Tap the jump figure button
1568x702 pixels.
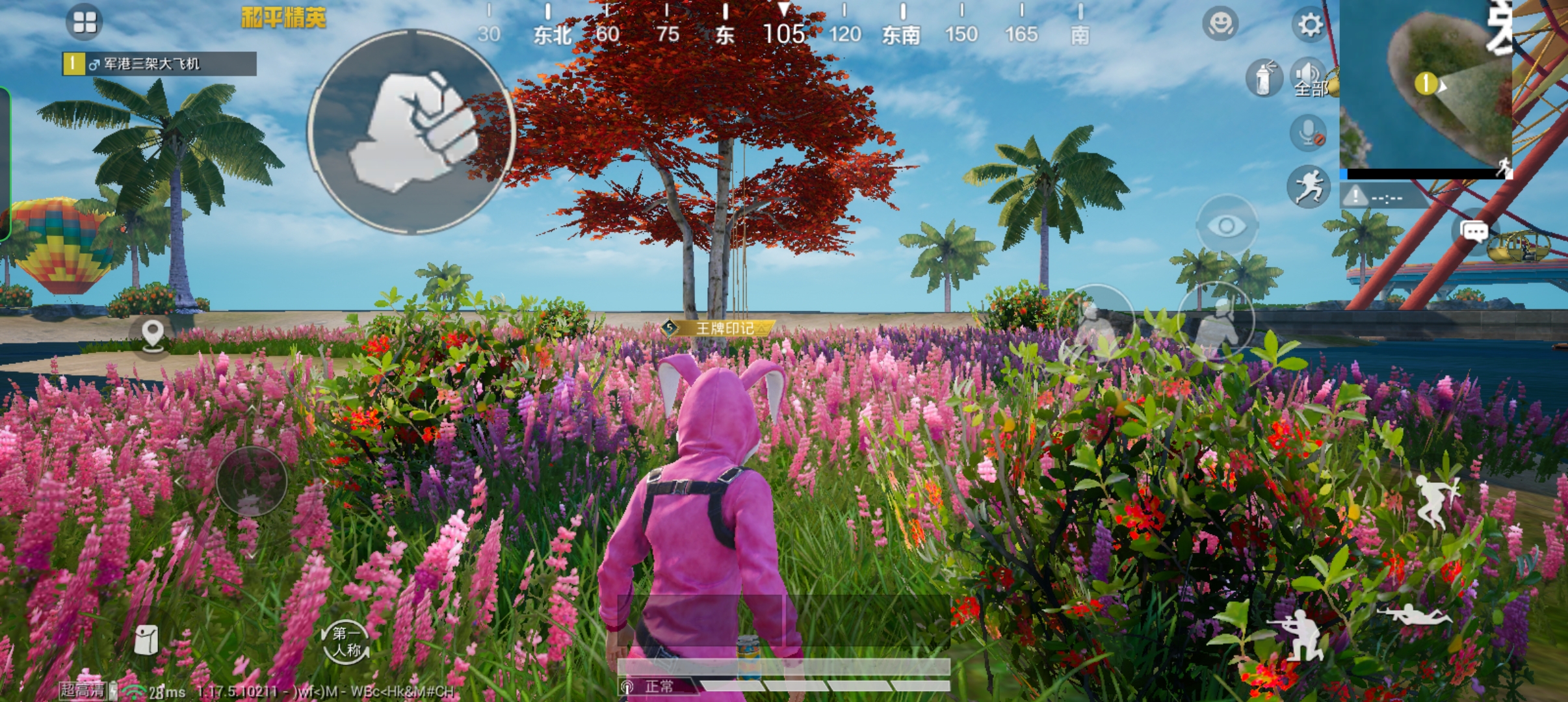click(1437, 500)
